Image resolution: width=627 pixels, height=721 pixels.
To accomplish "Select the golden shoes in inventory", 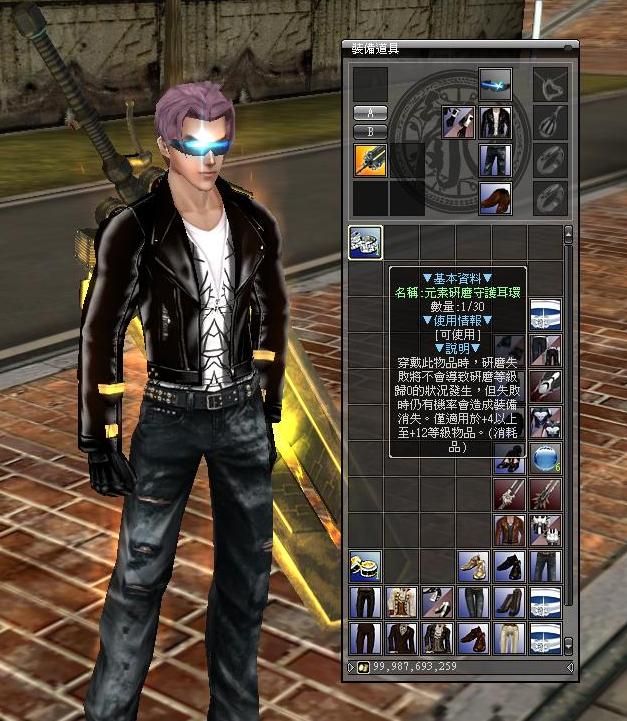I will tap(474, 567).
